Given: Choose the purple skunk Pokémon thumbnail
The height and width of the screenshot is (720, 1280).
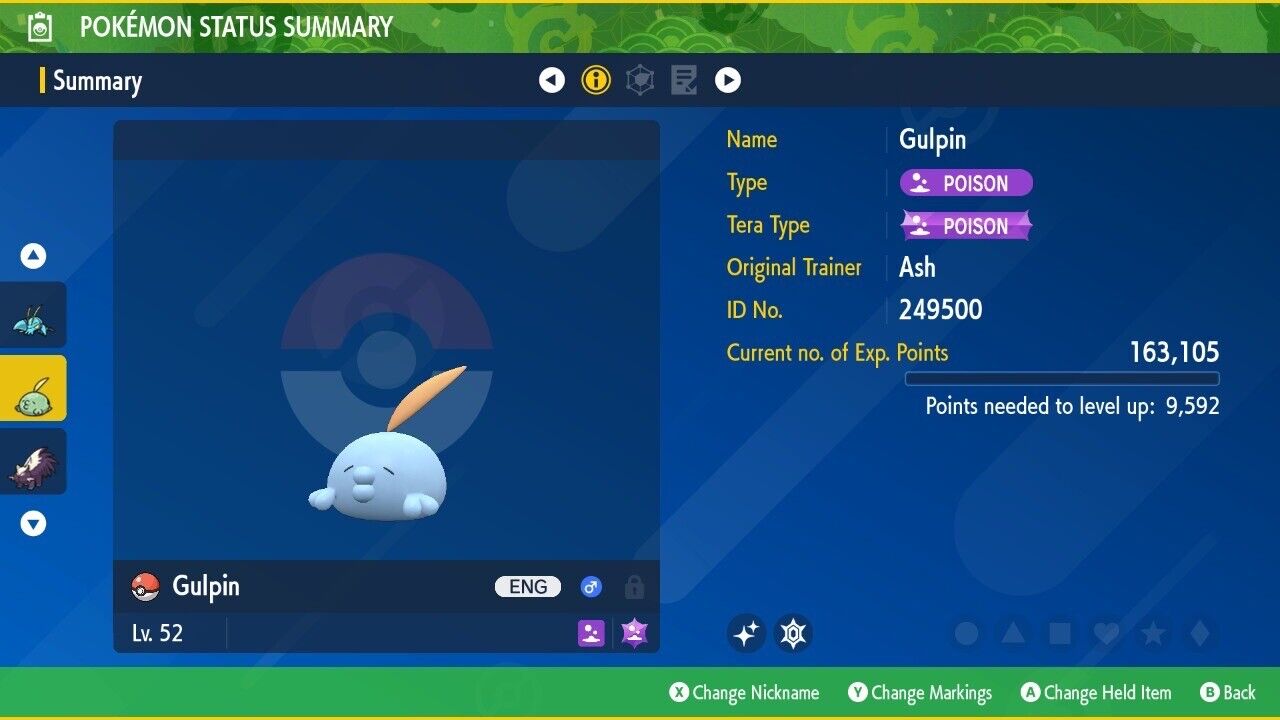Looking at the screenshot, I should point(34,462).
